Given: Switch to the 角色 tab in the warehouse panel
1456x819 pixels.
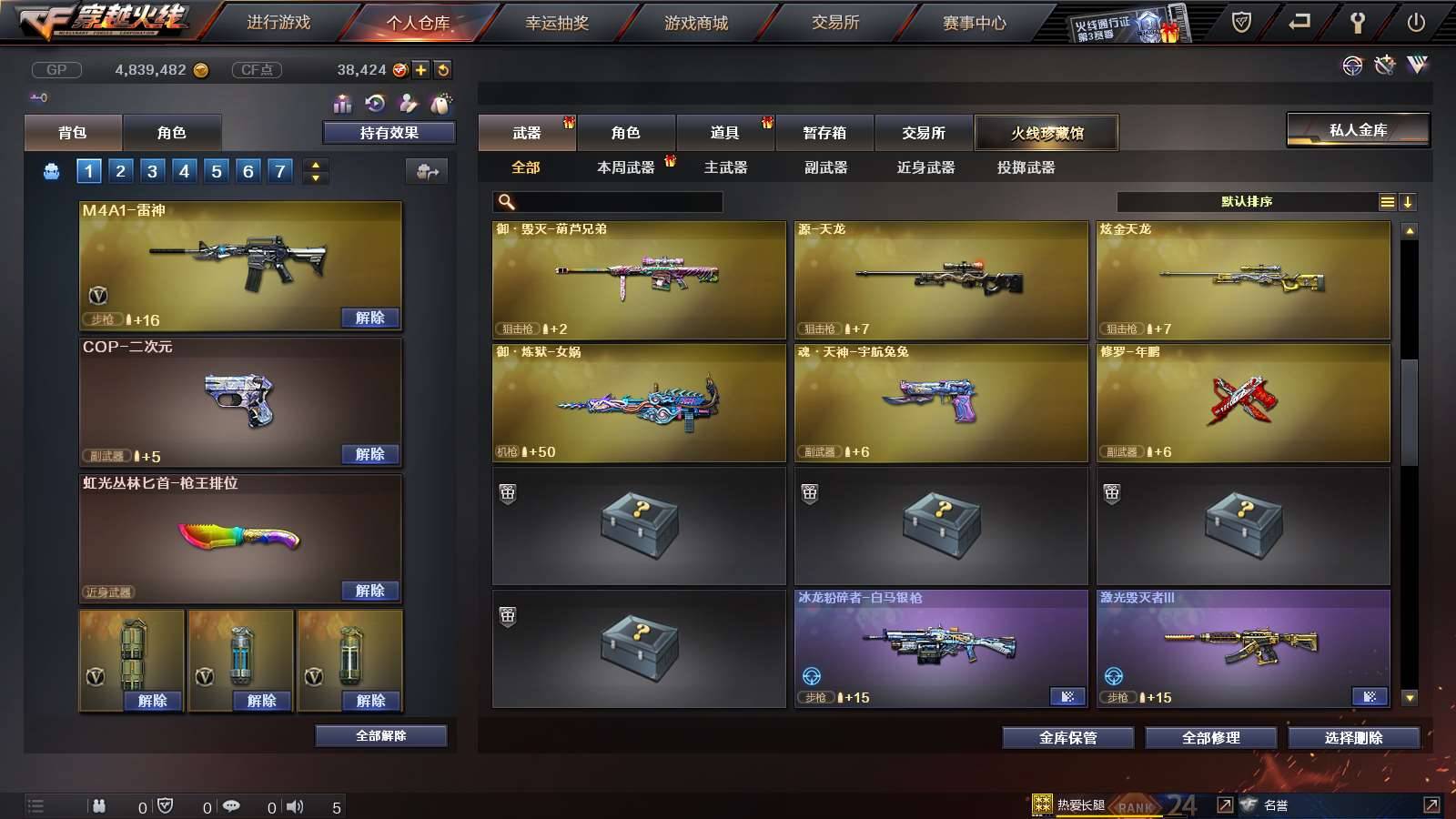Looking at the screenshot, I should [x=626, y=133].
